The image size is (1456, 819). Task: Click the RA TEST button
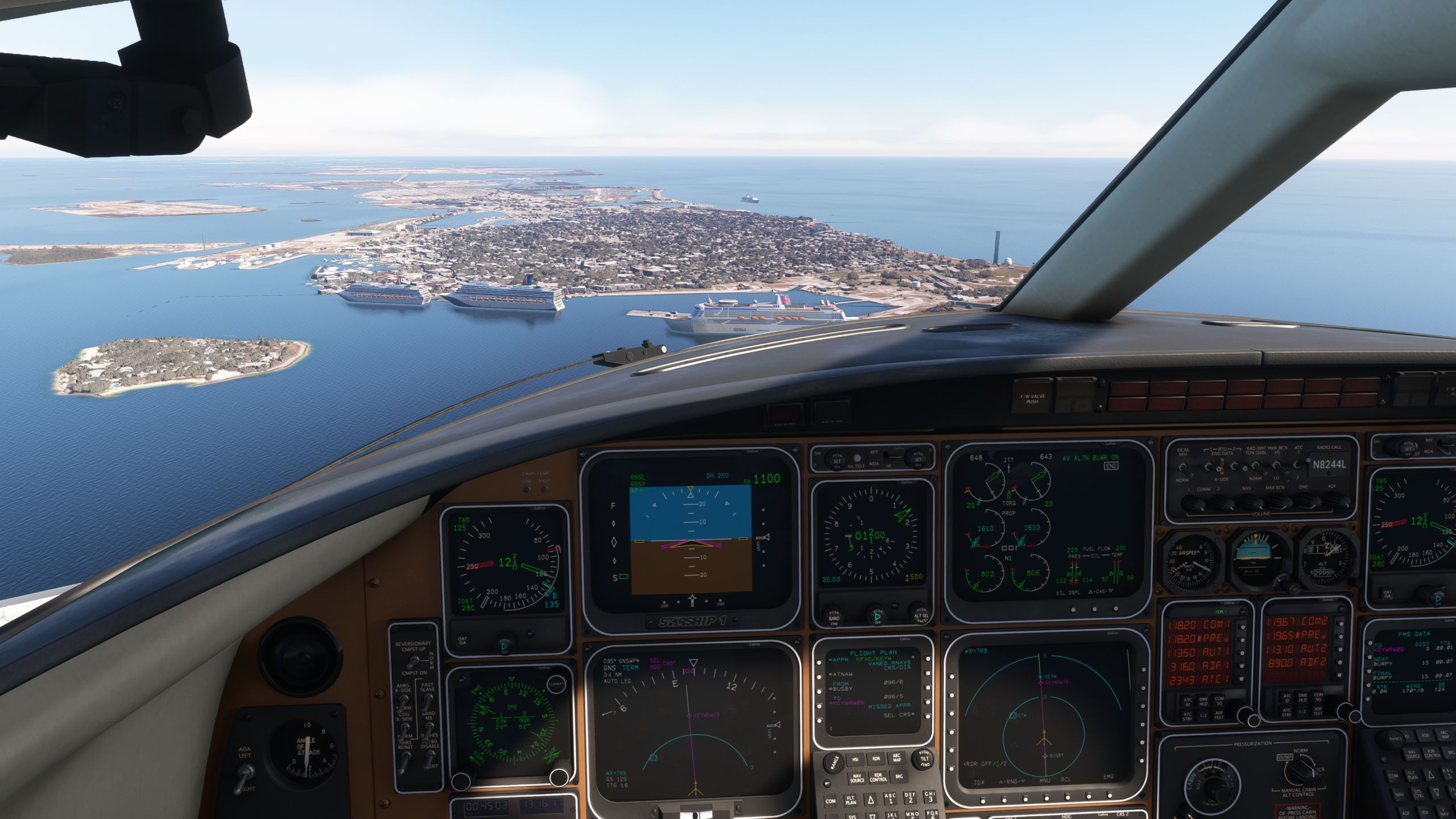pos(856,459)
